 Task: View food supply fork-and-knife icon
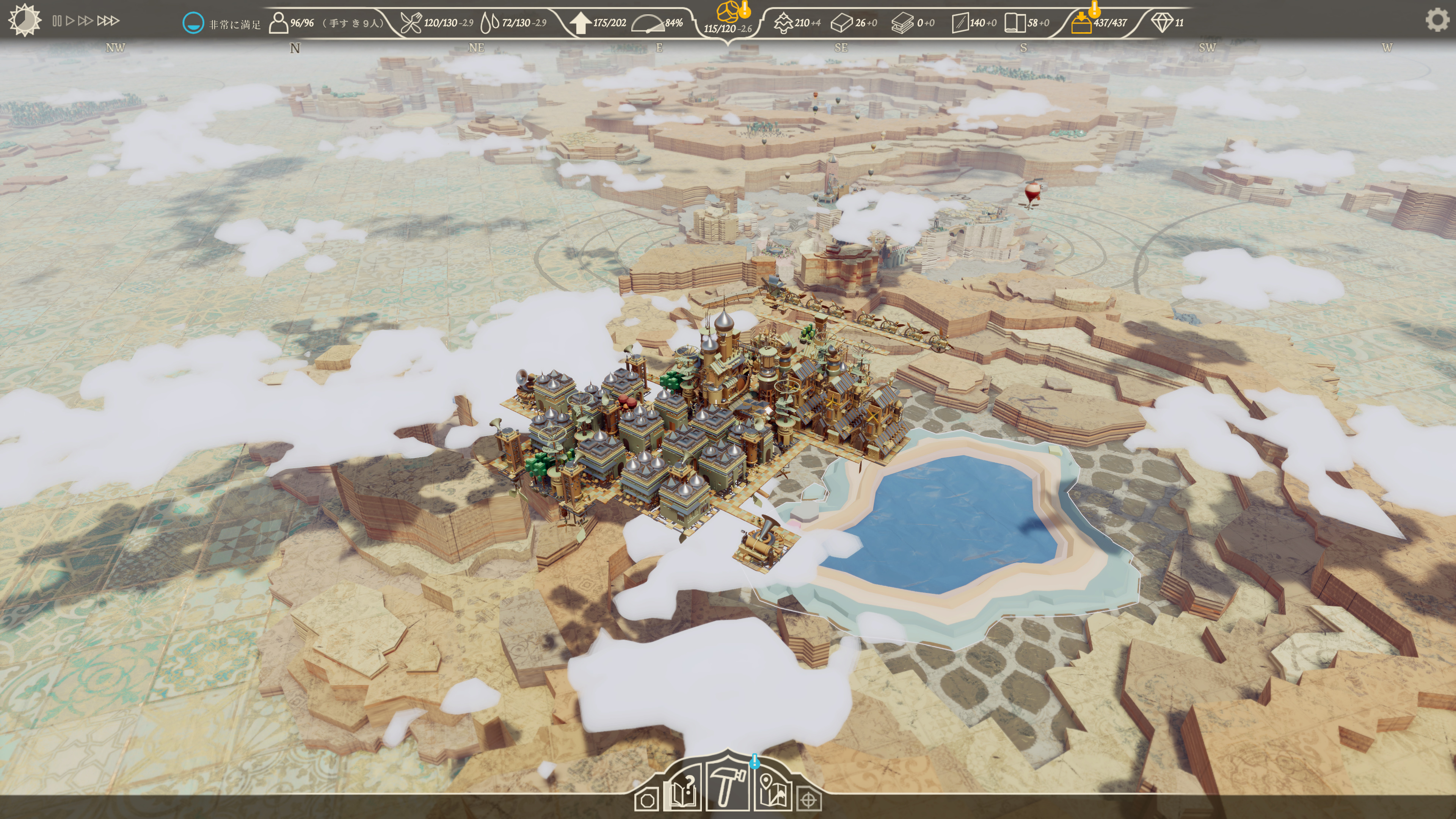click(x=411, y=23)
